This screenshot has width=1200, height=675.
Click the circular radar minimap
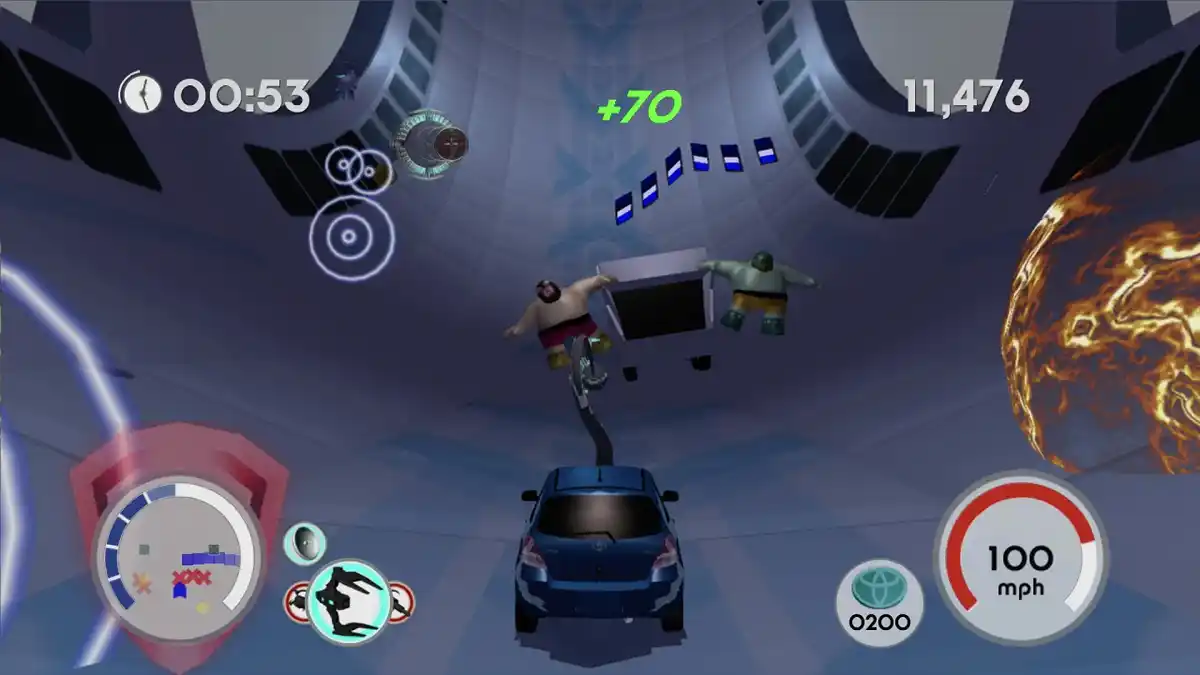pos(177,559)
